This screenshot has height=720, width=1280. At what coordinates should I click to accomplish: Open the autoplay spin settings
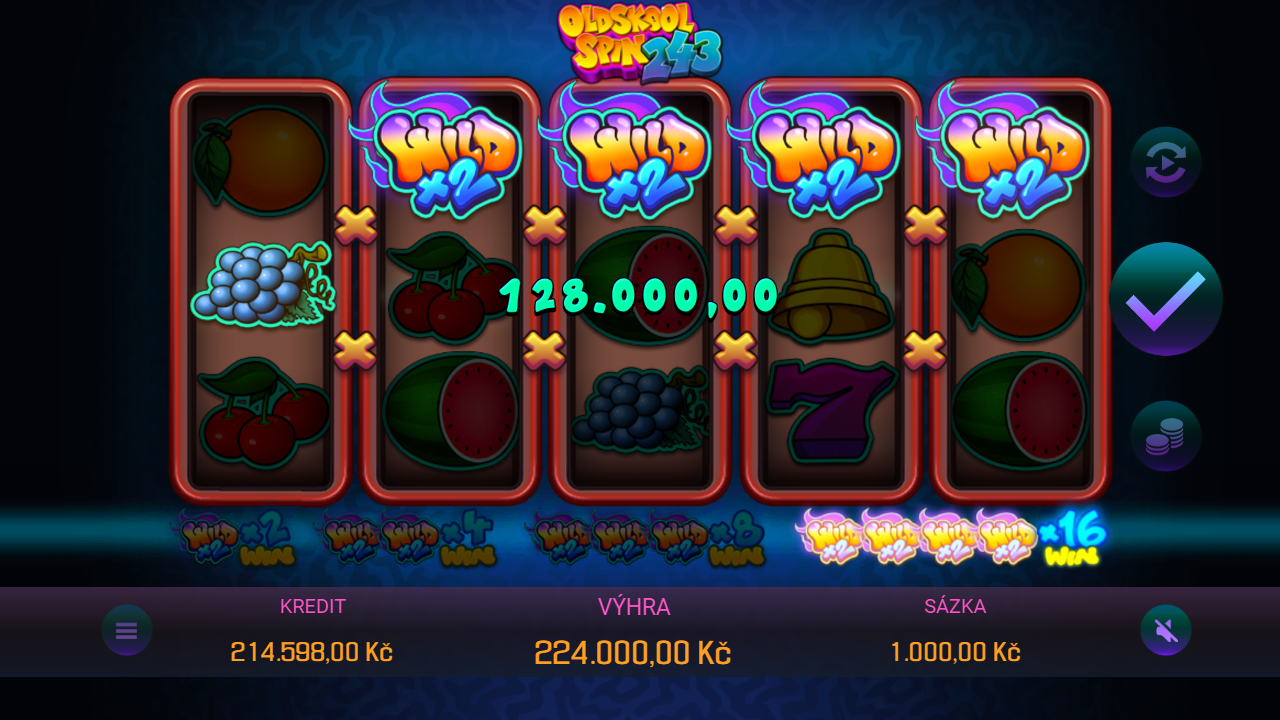pyautogui.click(x=1166, y=162)
